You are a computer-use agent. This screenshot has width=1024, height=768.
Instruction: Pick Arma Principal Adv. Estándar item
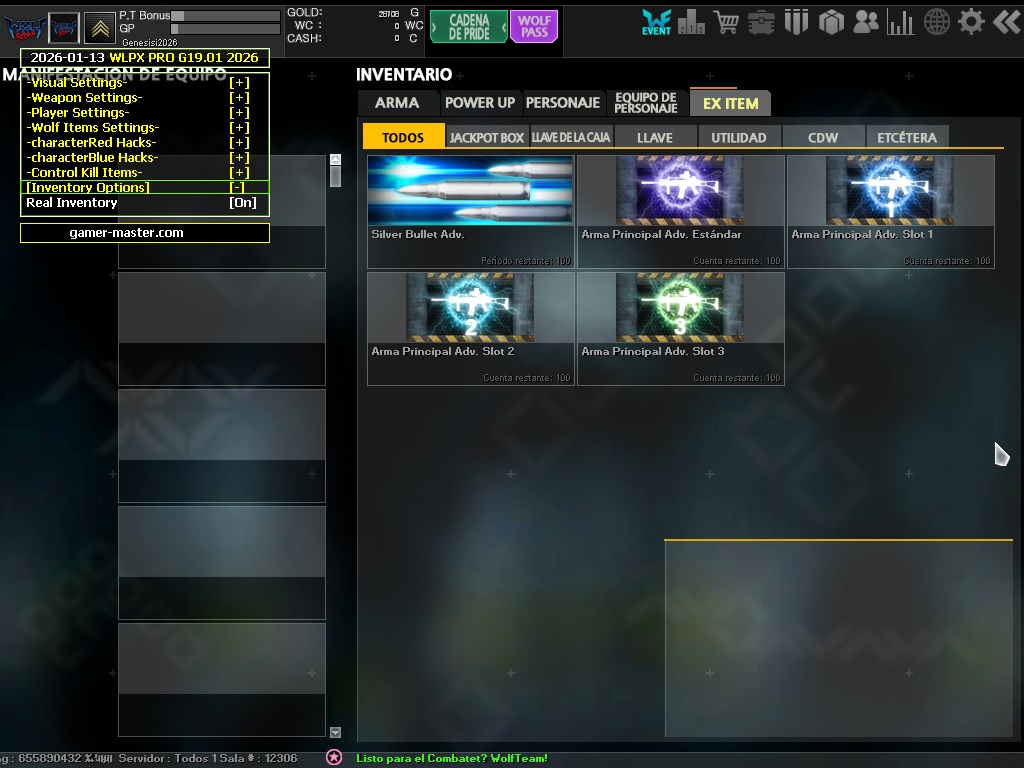[x=681, y=211]
